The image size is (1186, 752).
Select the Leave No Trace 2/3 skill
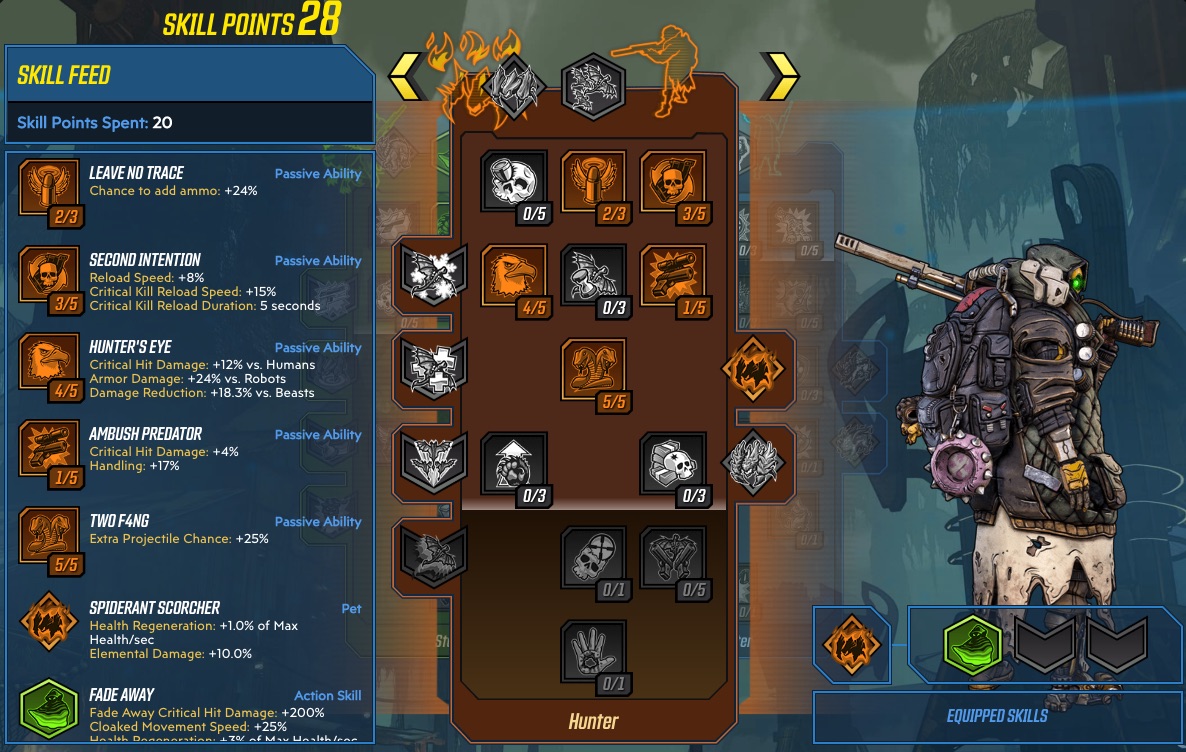[x=593, y=182]
